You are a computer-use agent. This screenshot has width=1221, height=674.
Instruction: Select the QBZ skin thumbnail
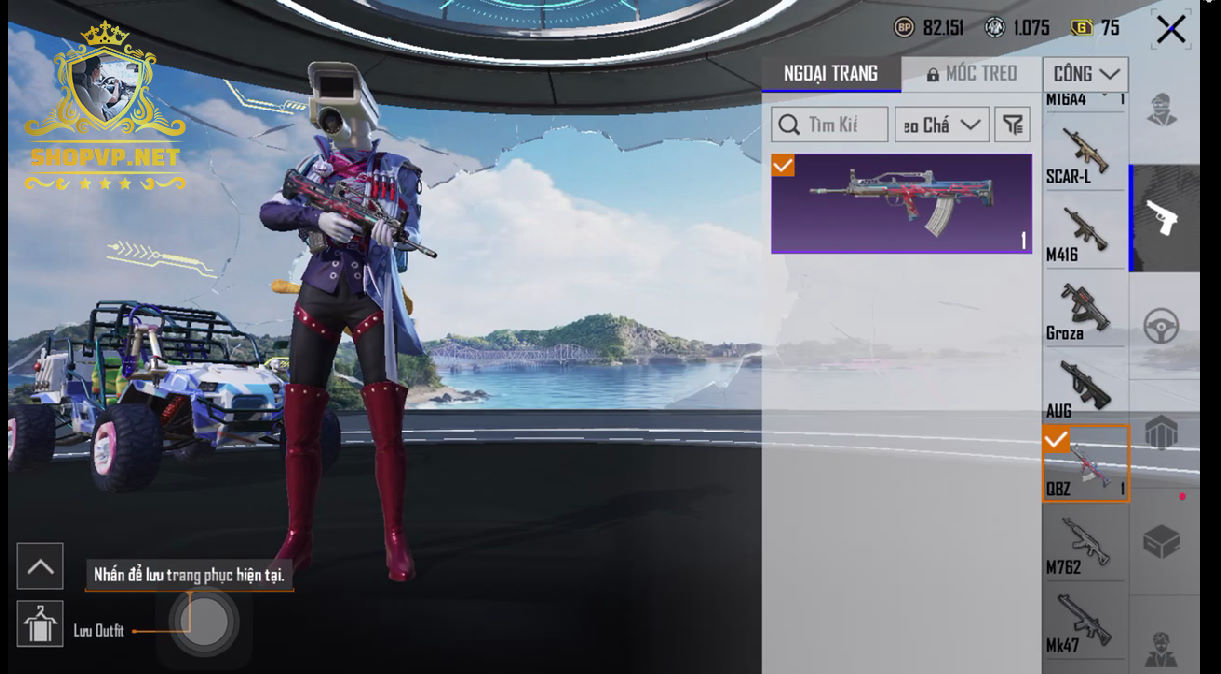coord(901,204)
